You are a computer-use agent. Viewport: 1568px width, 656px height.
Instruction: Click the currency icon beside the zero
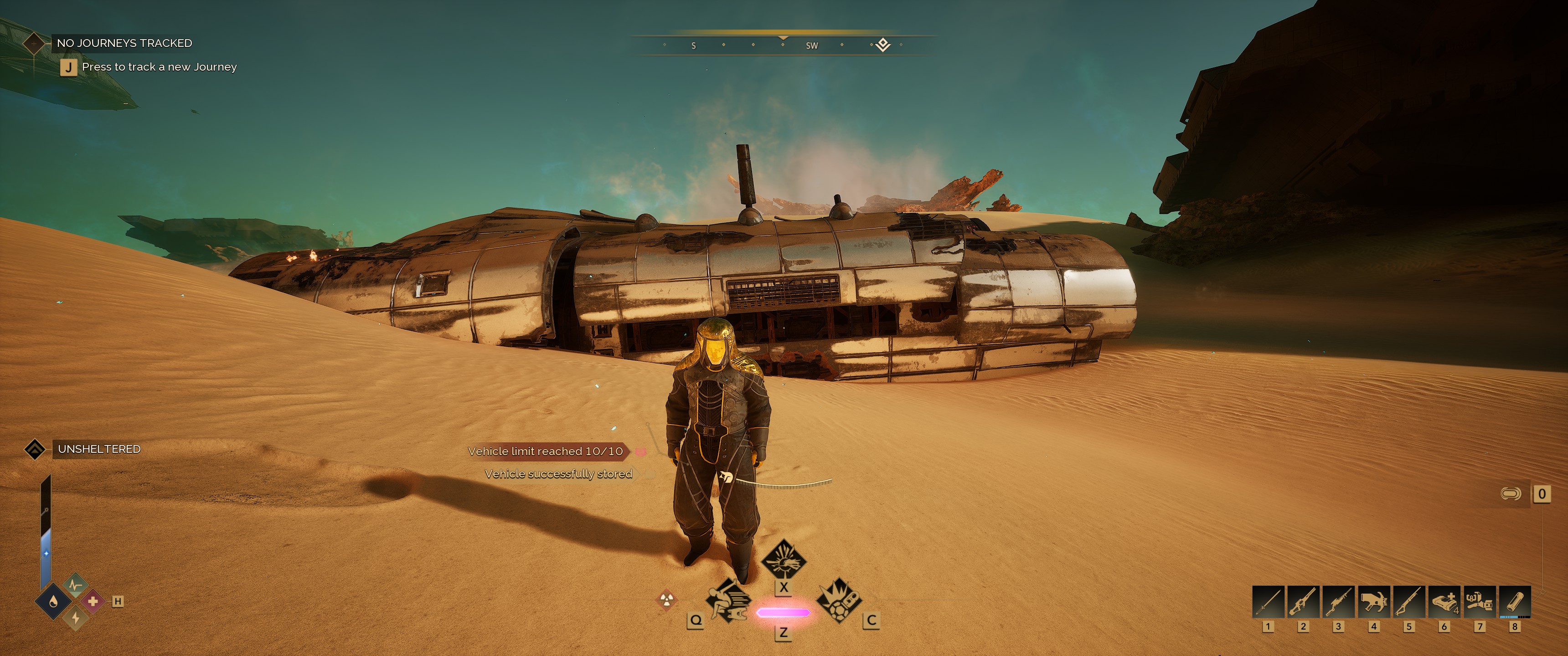1511,493
